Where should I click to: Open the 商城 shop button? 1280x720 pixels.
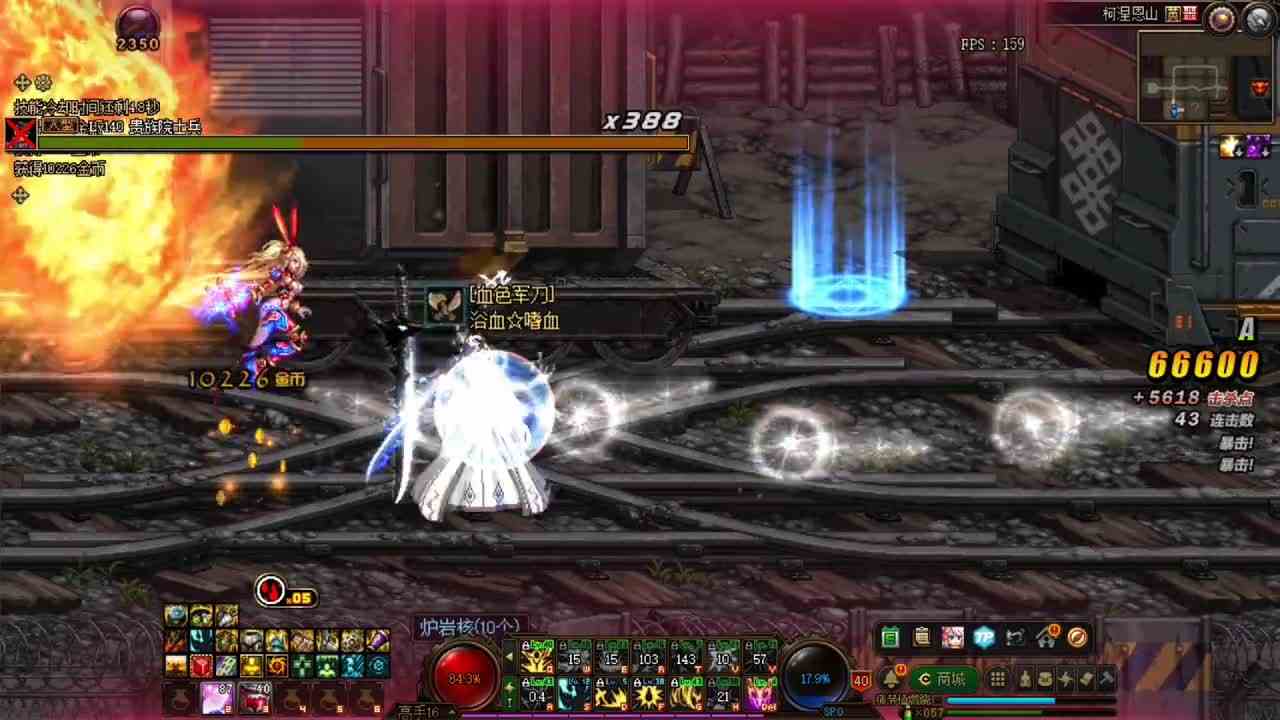coord(946,678)
